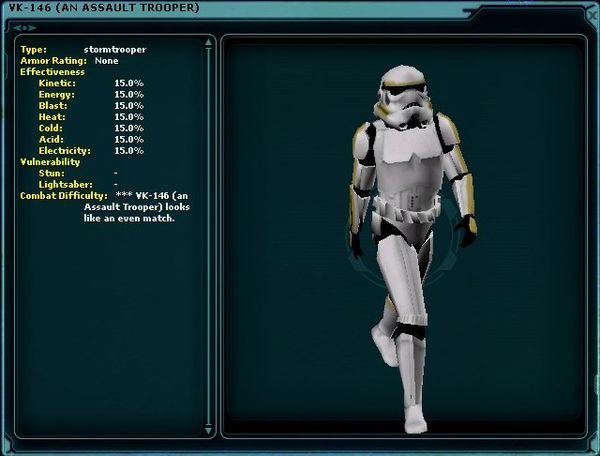600x456 pixels.
Task: Click the scroll-up arrow of the stats panel
Action: [209, 43]
